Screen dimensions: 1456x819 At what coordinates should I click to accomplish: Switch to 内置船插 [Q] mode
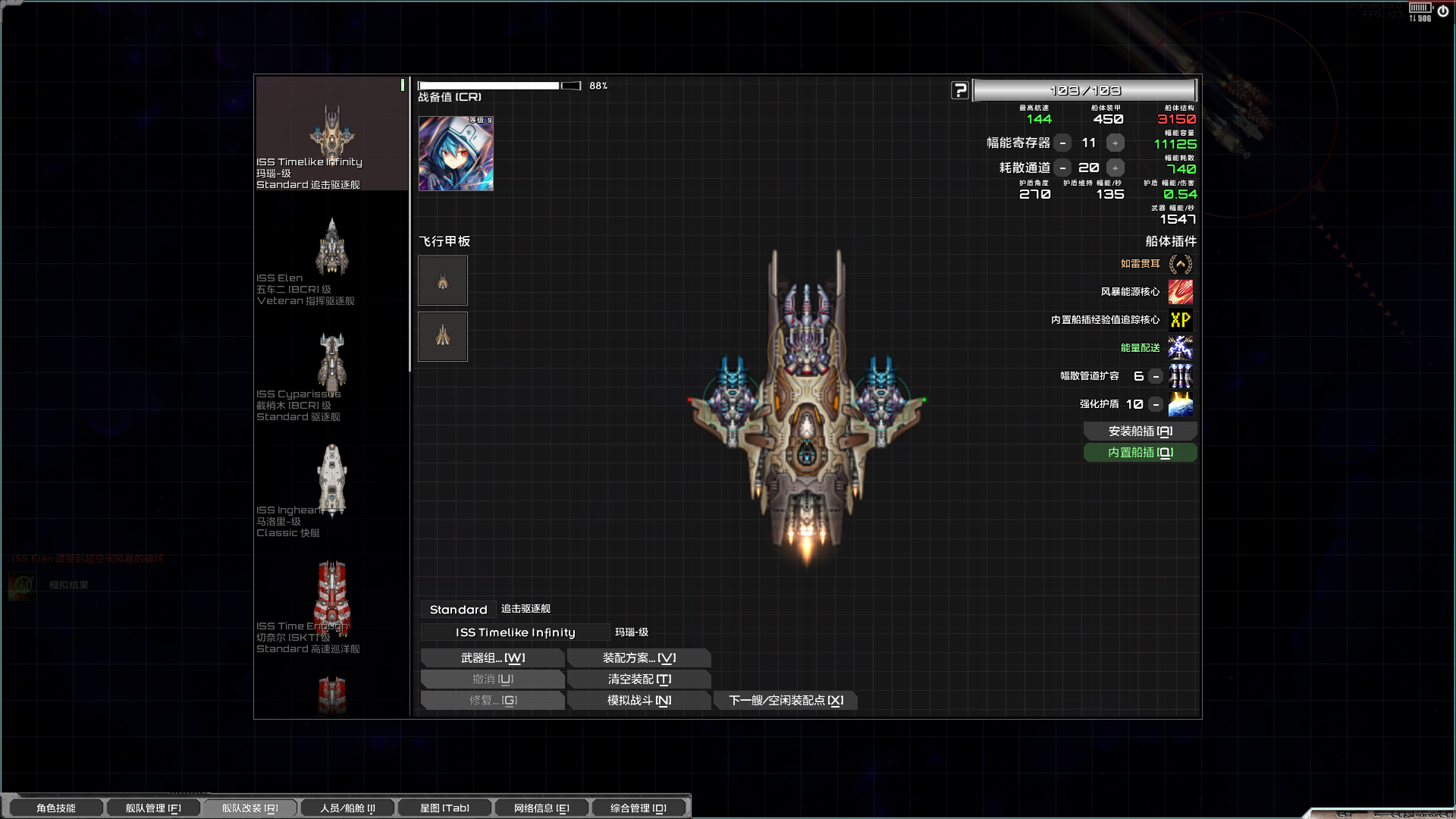pyautogui.click(x=1140, y=452)
